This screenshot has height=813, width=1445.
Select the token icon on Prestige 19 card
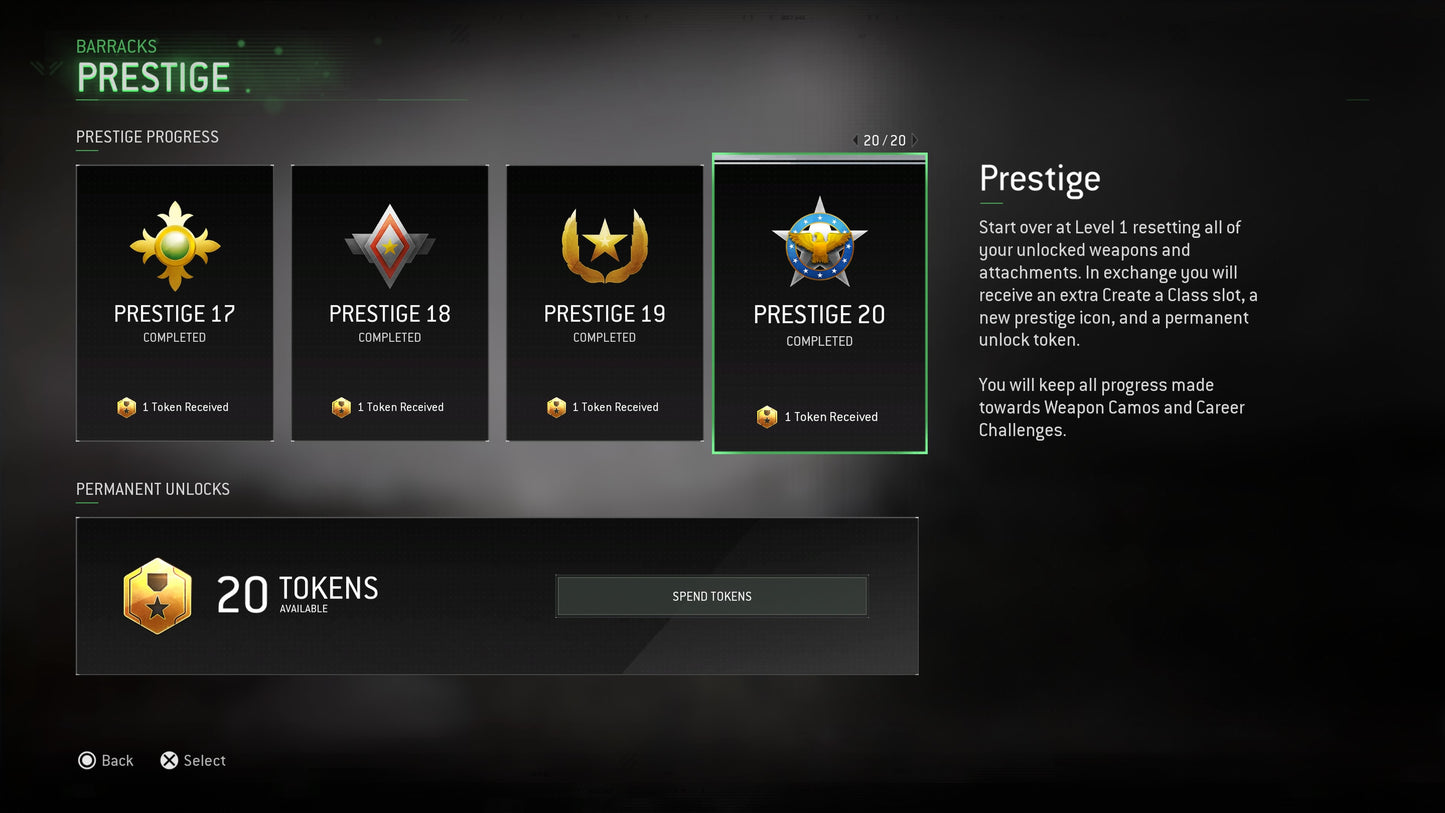click(556, 407)
